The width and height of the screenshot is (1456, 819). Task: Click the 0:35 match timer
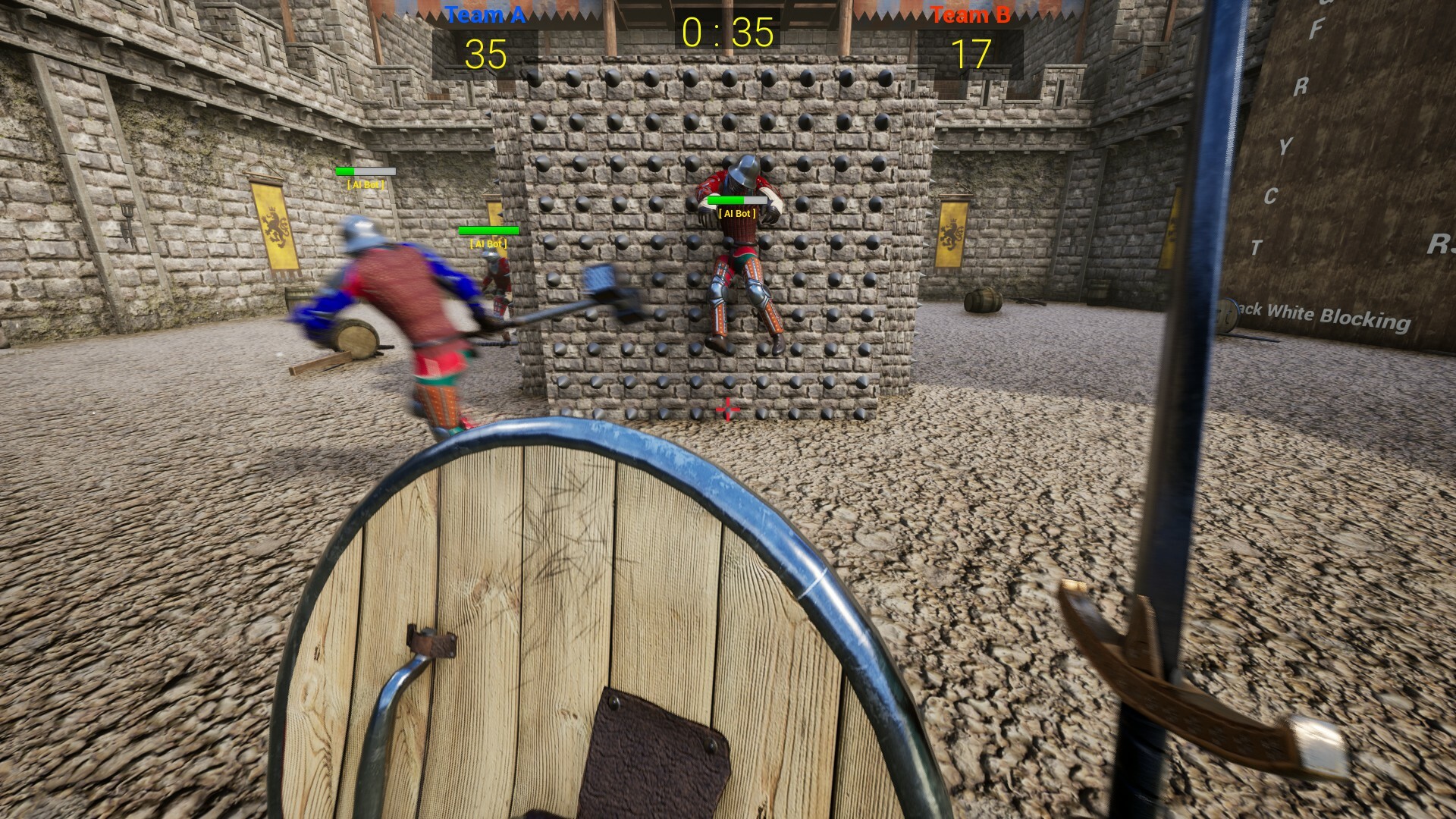click(x=726, y=32)
